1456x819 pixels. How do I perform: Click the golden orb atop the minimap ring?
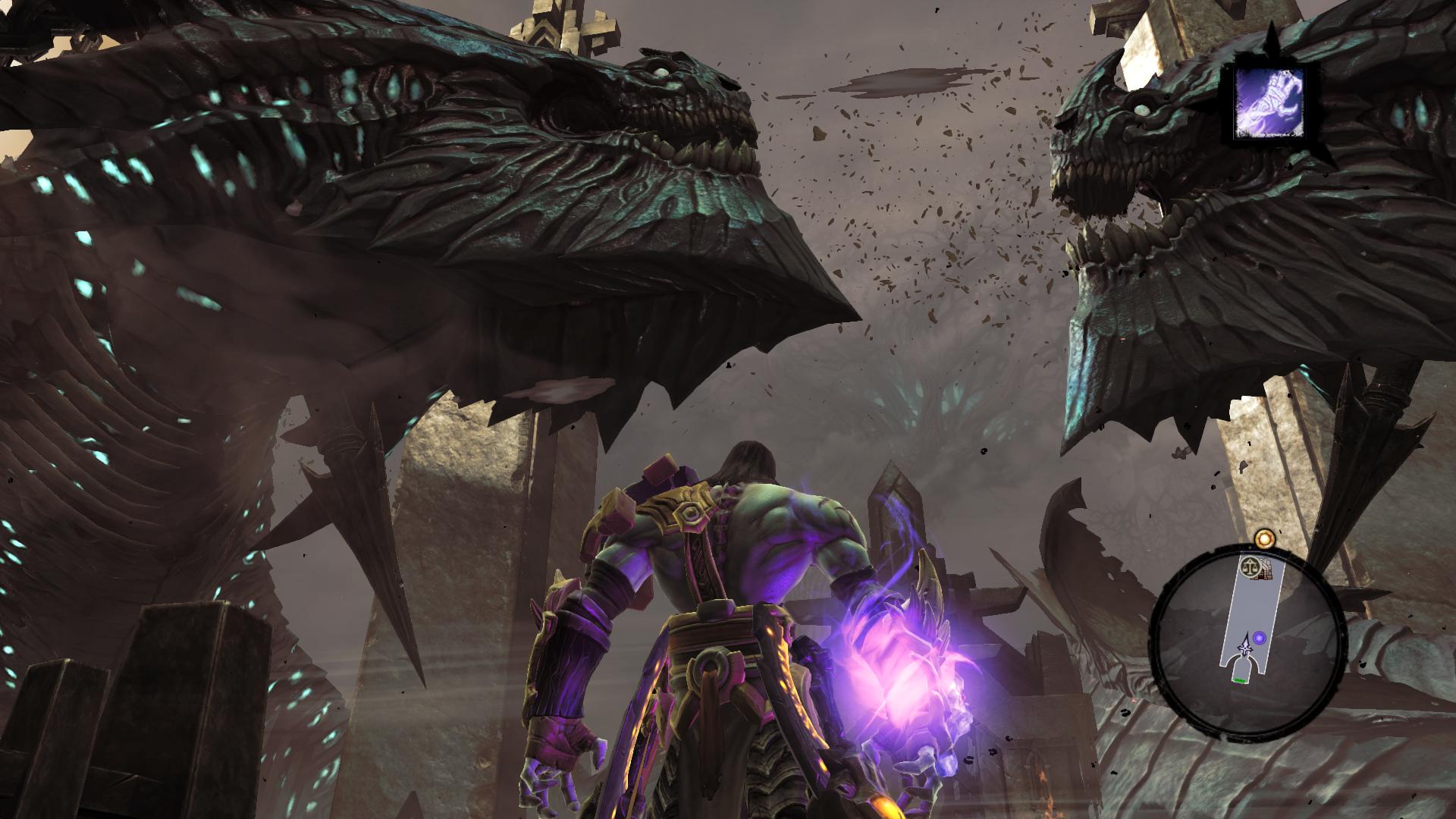tap(1264, 538)
